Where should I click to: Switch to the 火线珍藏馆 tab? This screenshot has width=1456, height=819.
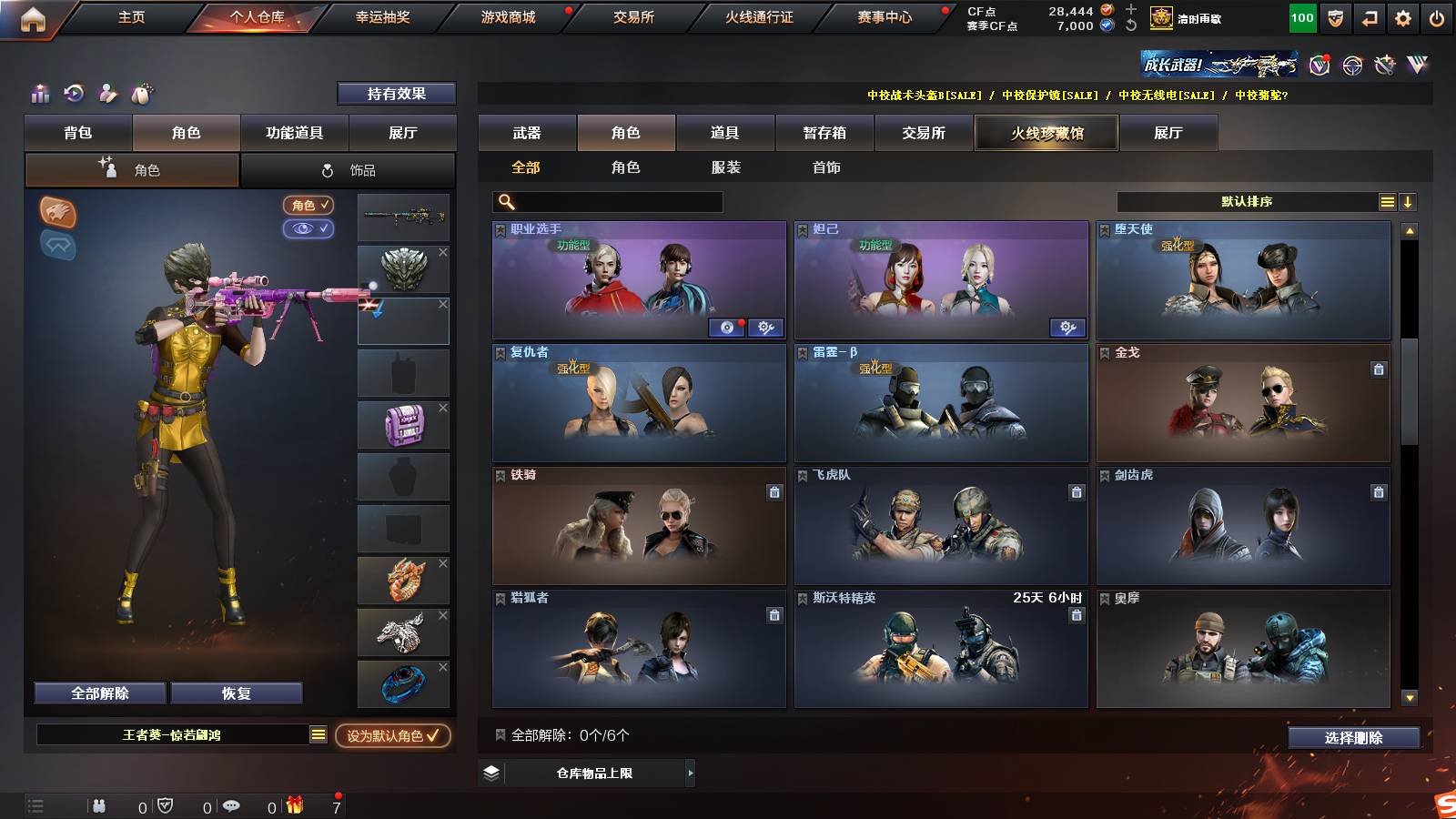[x=1046, y=133]
